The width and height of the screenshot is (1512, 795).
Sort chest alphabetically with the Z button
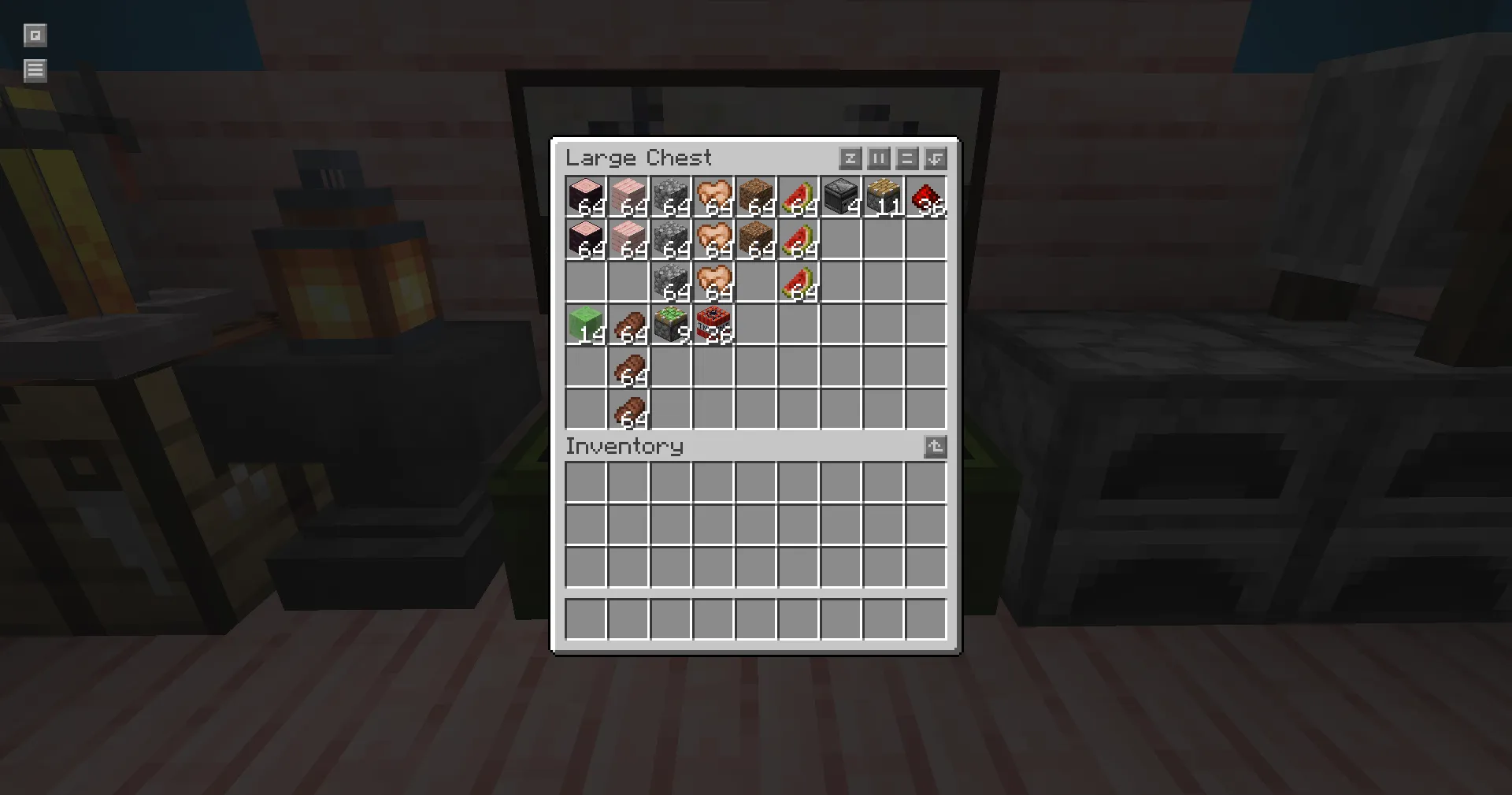850,158
